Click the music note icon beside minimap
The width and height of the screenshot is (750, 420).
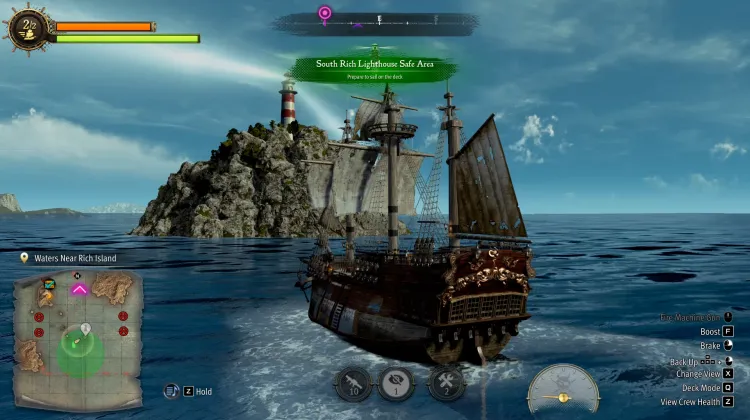click(x=172, y=391)
